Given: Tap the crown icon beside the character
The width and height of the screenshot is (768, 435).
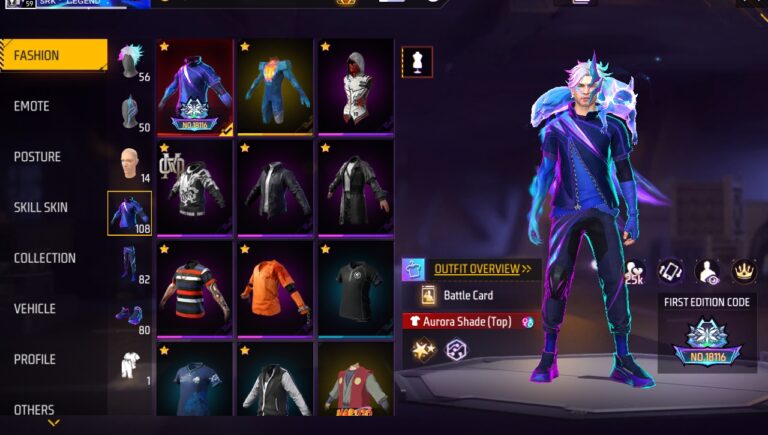Looking at the screenshot, I should point(743,270).
